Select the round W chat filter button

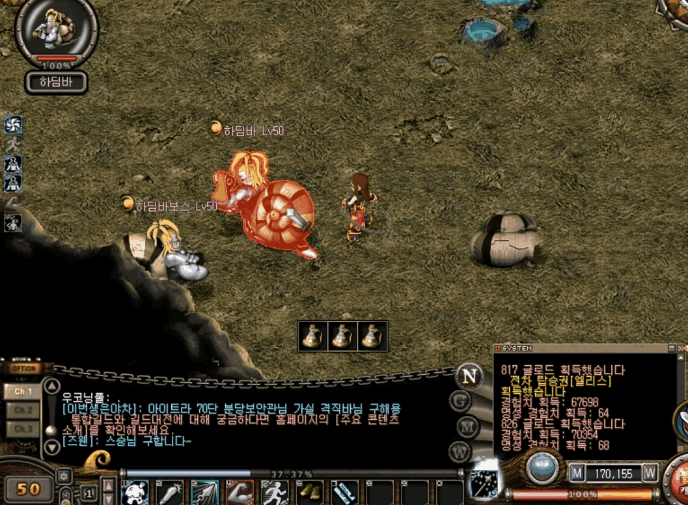click(460, 451)
